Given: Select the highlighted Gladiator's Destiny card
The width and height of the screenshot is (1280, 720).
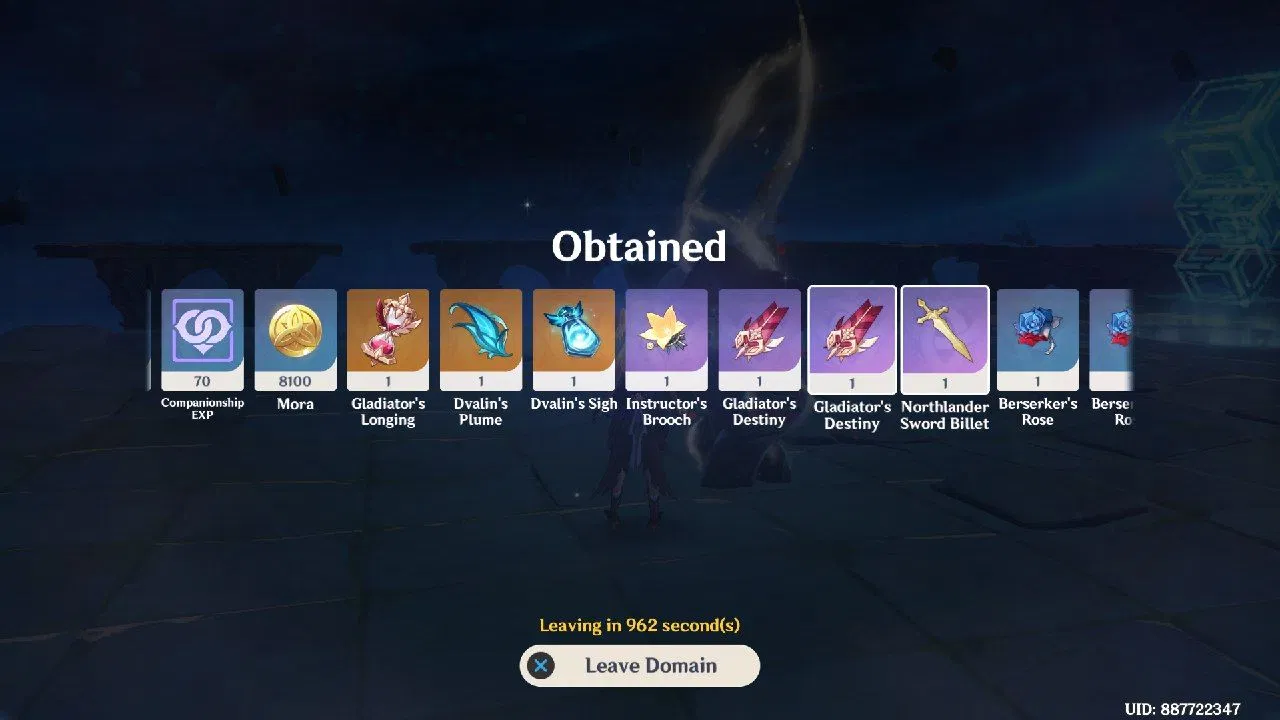Looking at the screenshot, I should pyautogui.click(x=852, y=340).
